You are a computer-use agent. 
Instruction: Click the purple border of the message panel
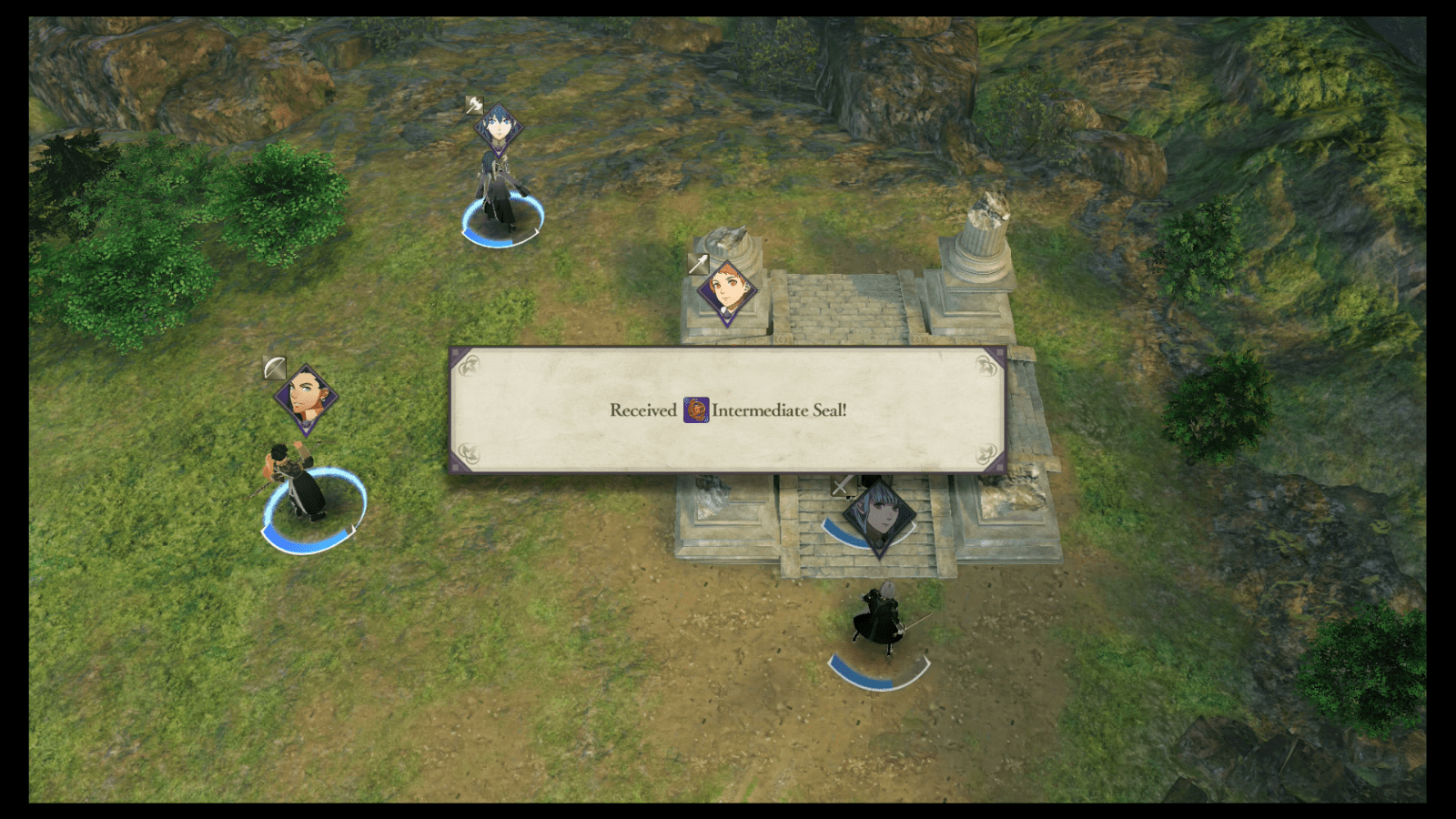(728, 347)
